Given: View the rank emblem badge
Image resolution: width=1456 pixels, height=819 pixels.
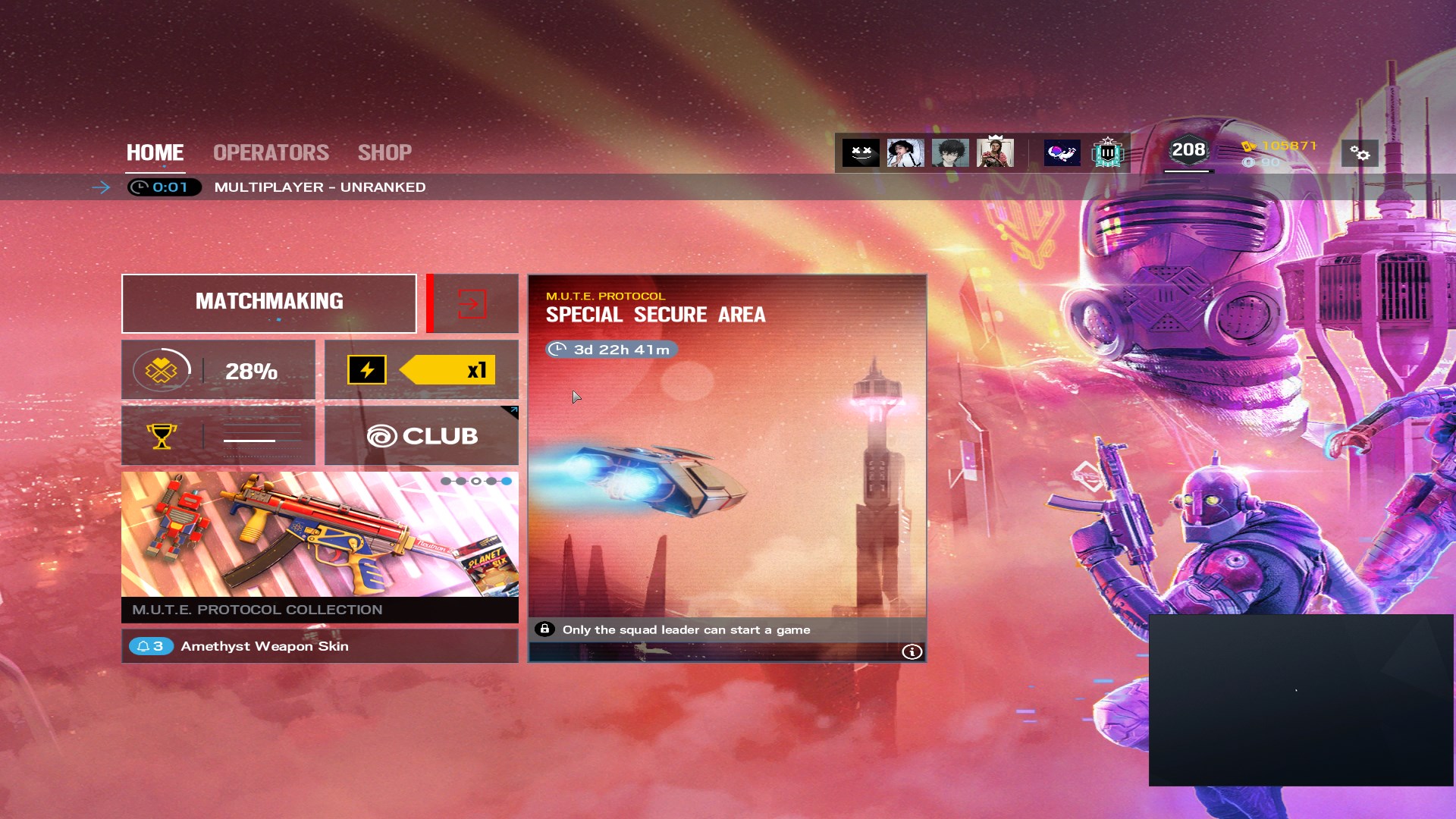Looking at the screenshot, I should (x=1107, y=153).
